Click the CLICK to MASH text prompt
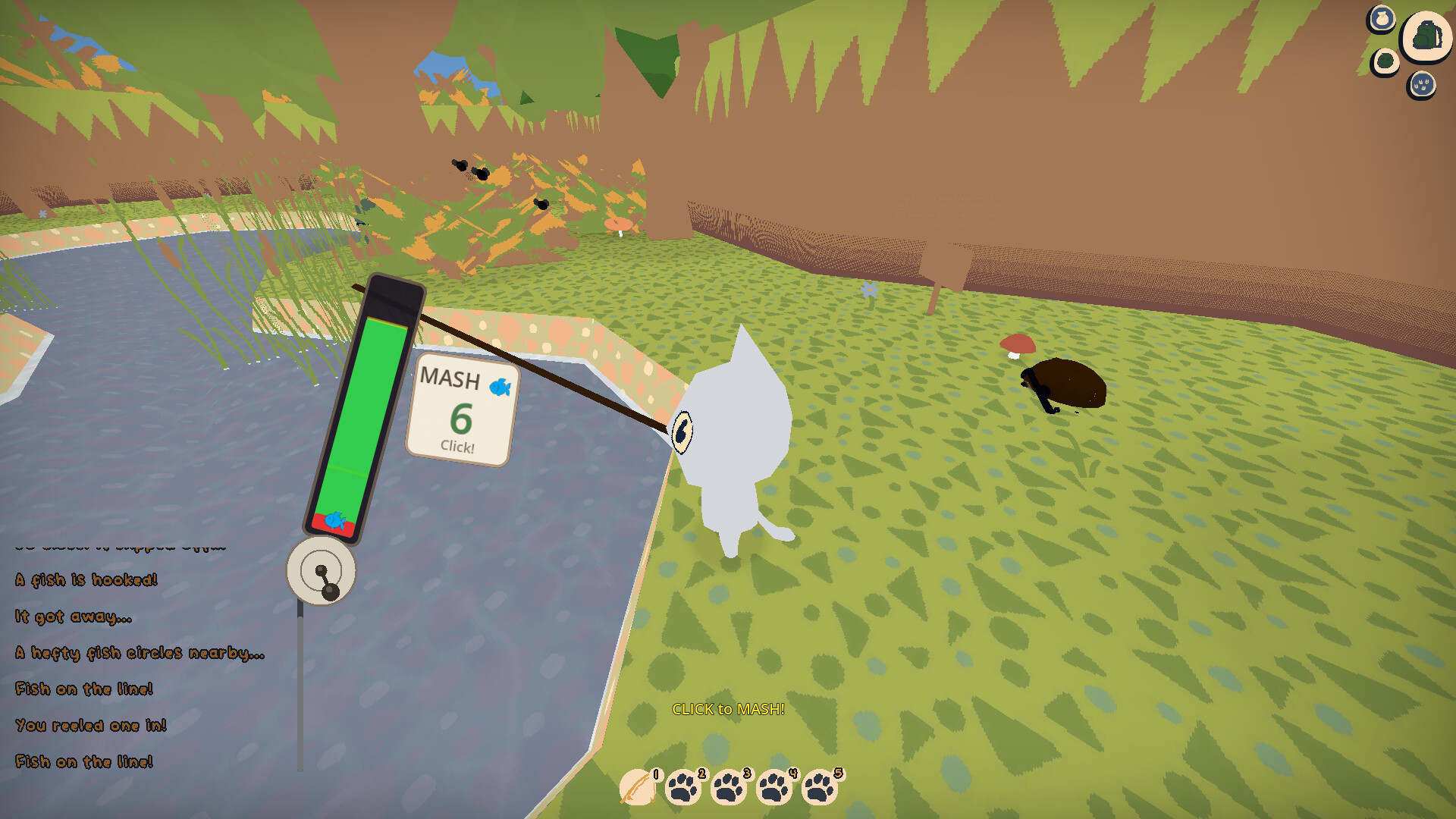Viewport: 1456px width, 819px height. click(x=729, y=710)
